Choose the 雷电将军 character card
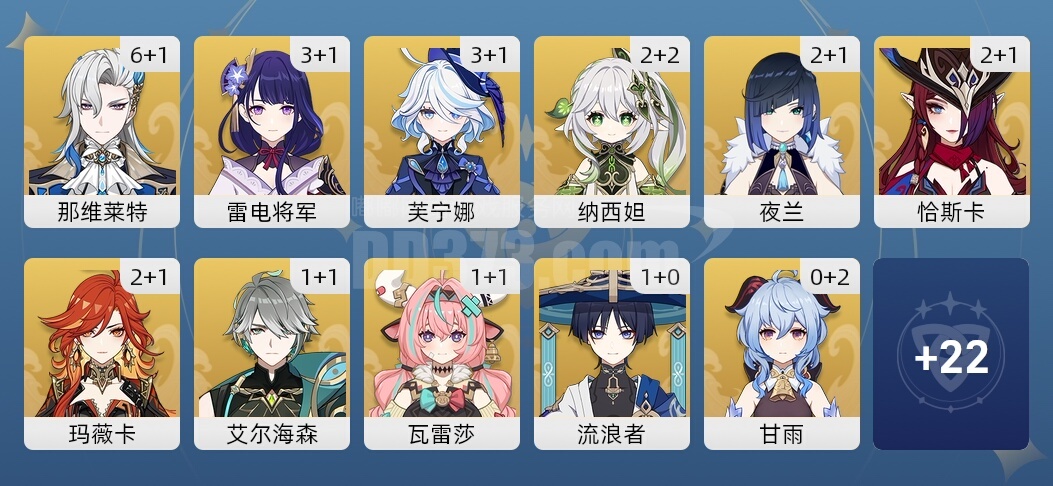 point(272,131)
